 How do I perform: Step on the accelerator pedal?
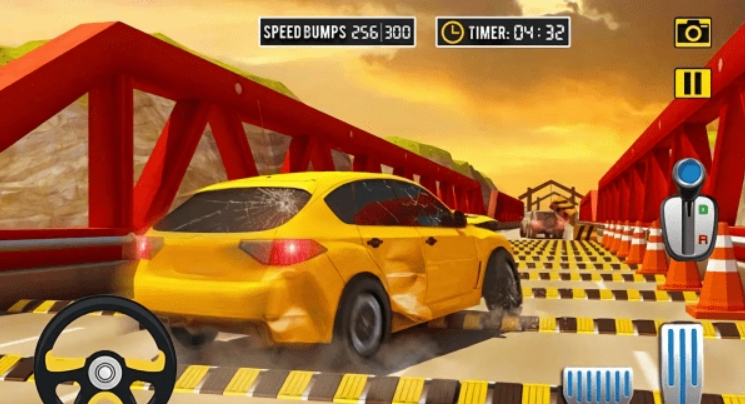tap(683, 364)
